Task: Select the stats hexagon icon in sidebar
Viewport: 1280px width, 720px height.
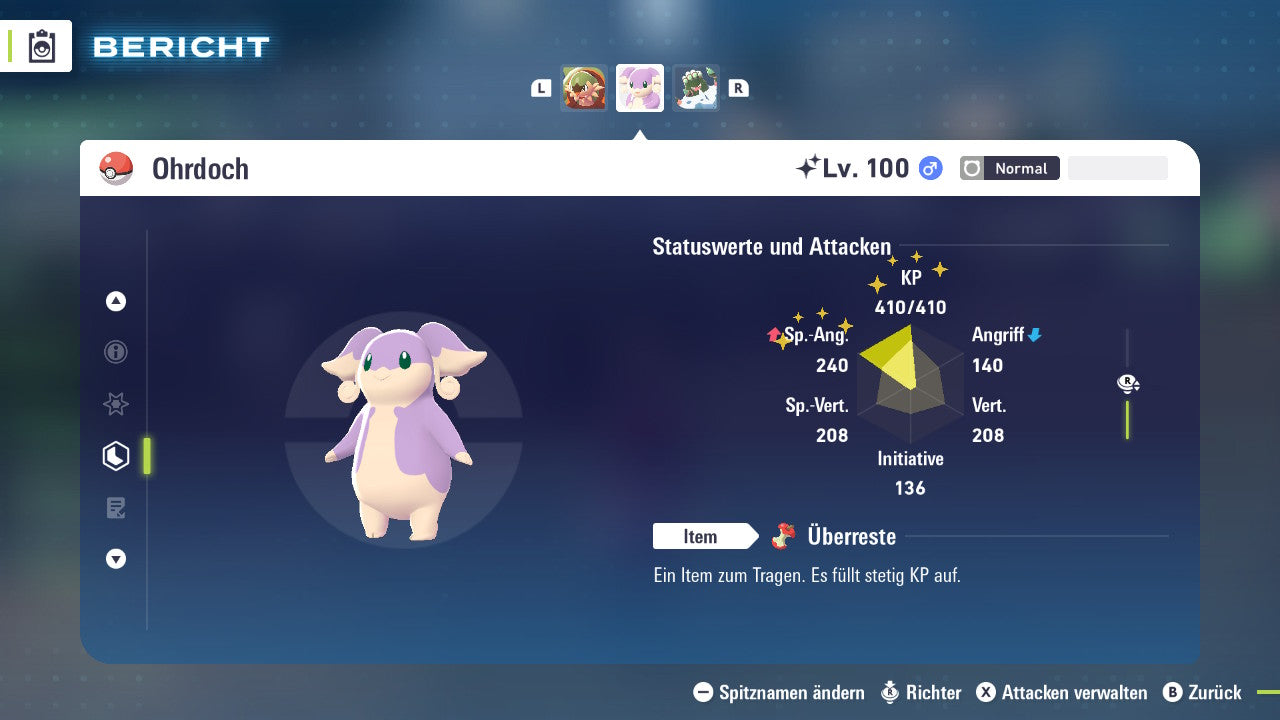Action: 115,456
